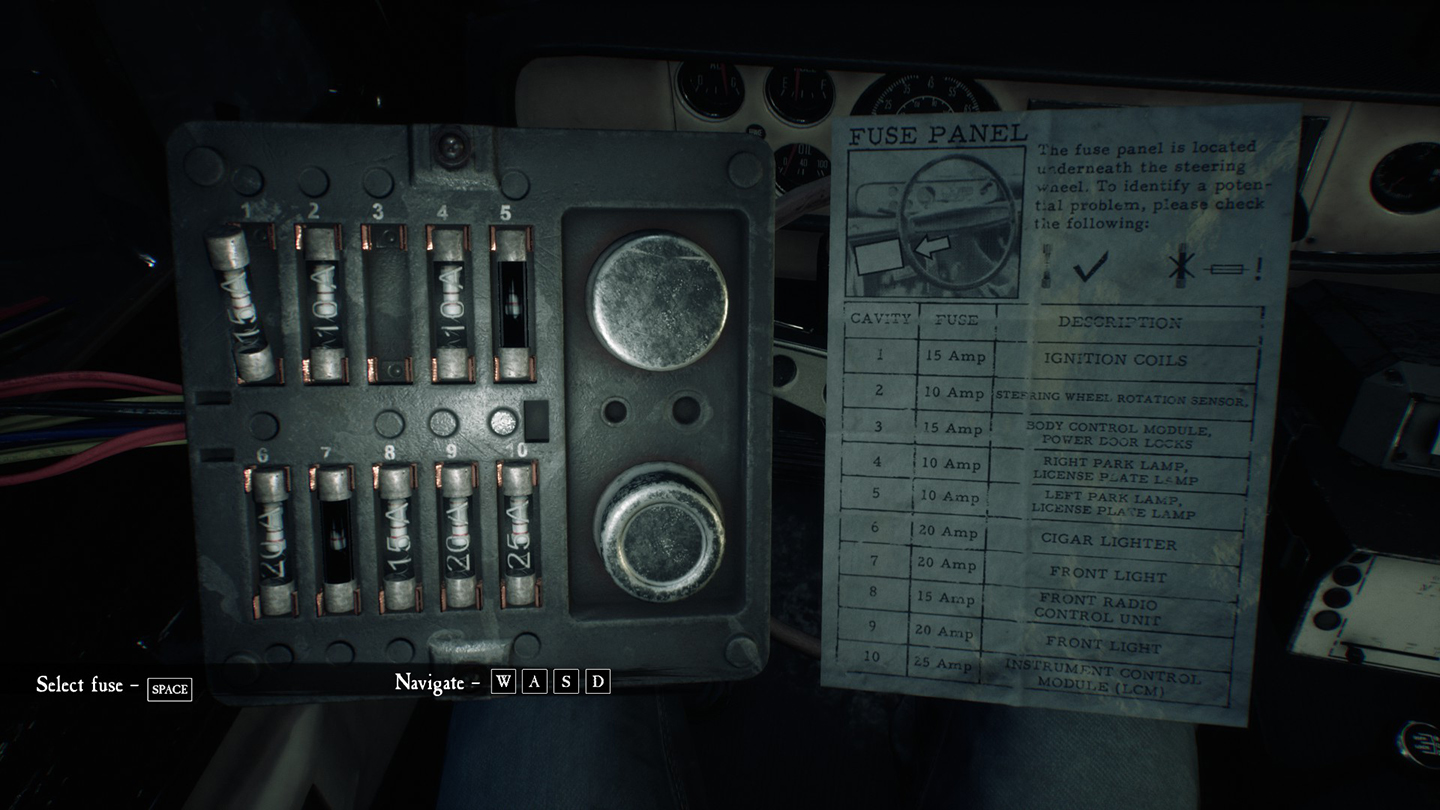Select the 15A fuse in cavity 1
The image size is (1440, 810).
tap(242, 304)
